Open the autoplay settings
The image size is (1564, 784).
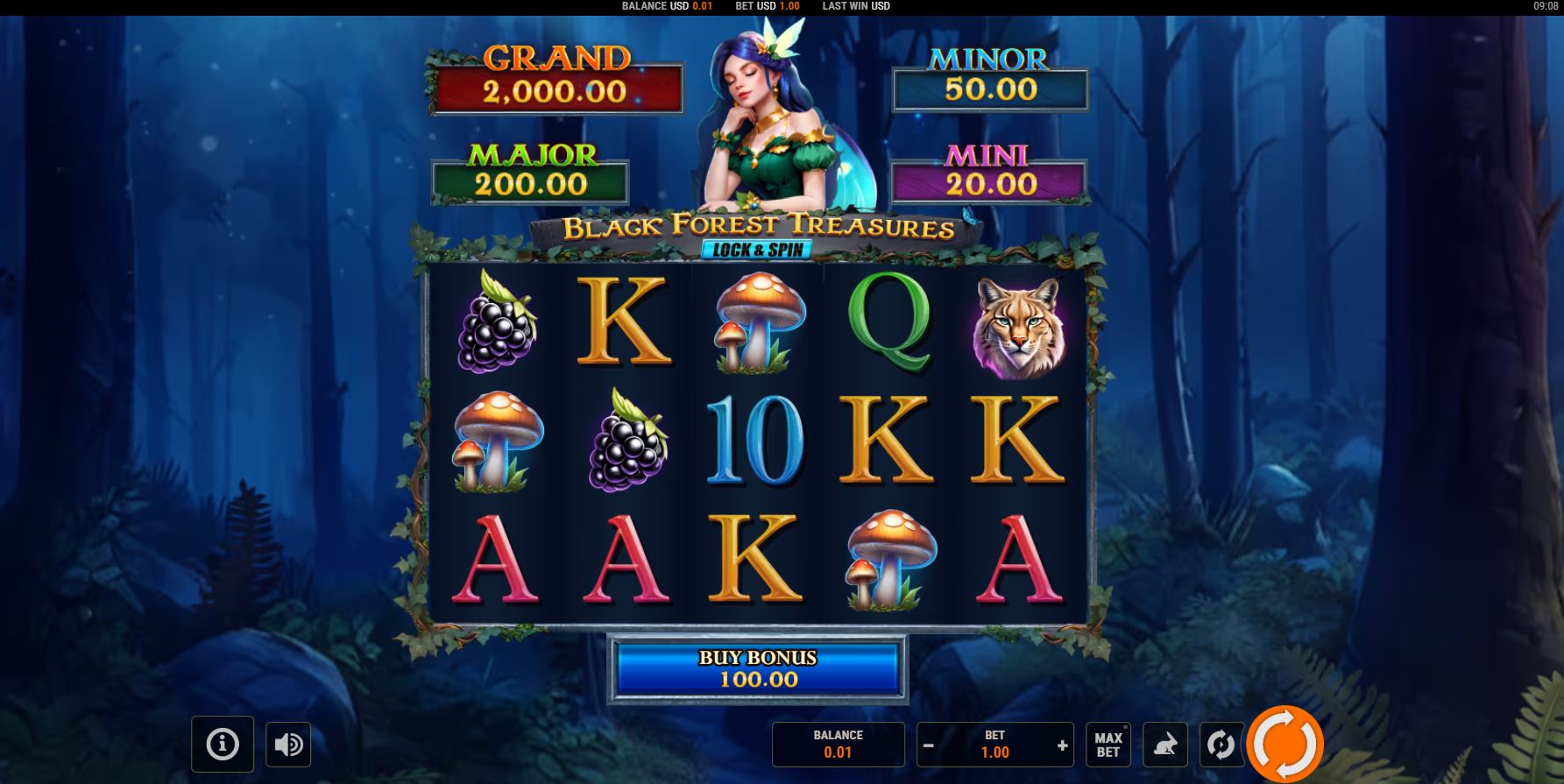pyautogui.click(x=1221, y=745)
